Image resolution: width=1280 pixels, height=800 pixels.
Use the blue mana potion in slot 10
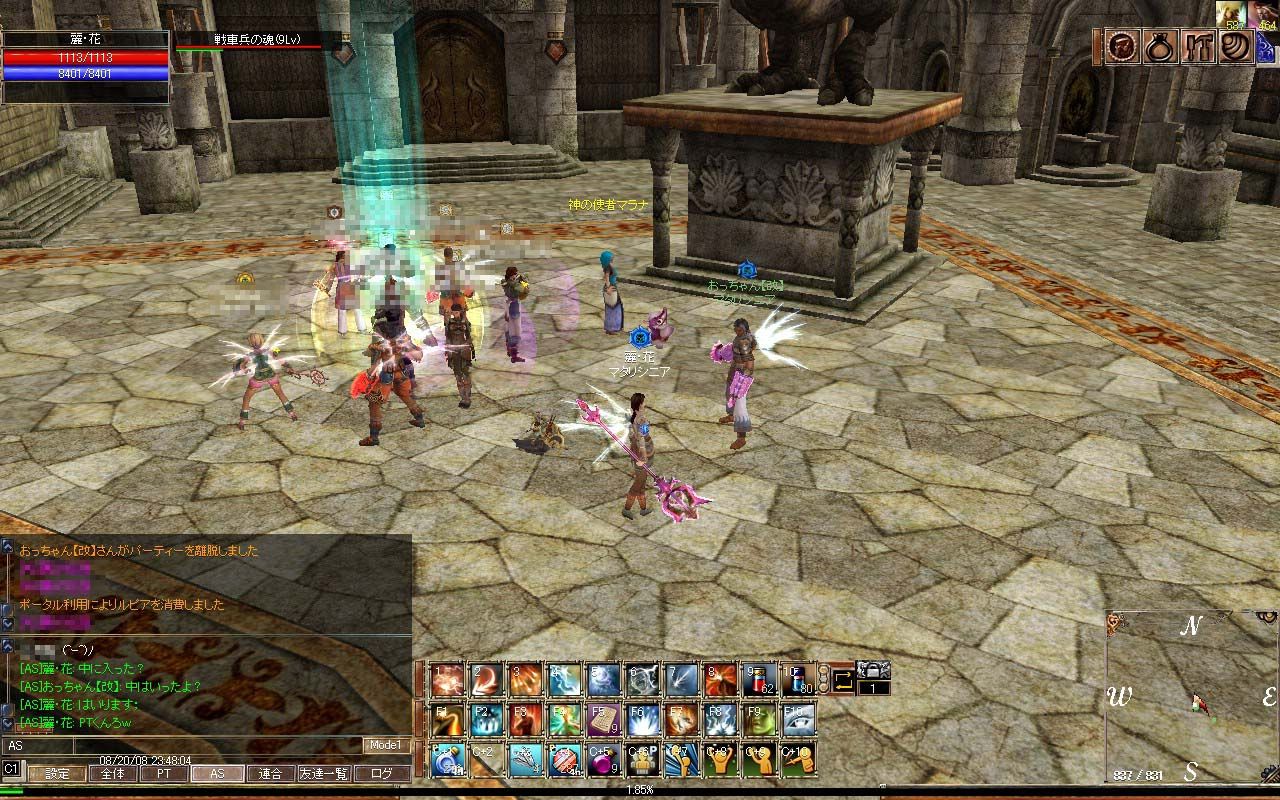coord(799,680)
